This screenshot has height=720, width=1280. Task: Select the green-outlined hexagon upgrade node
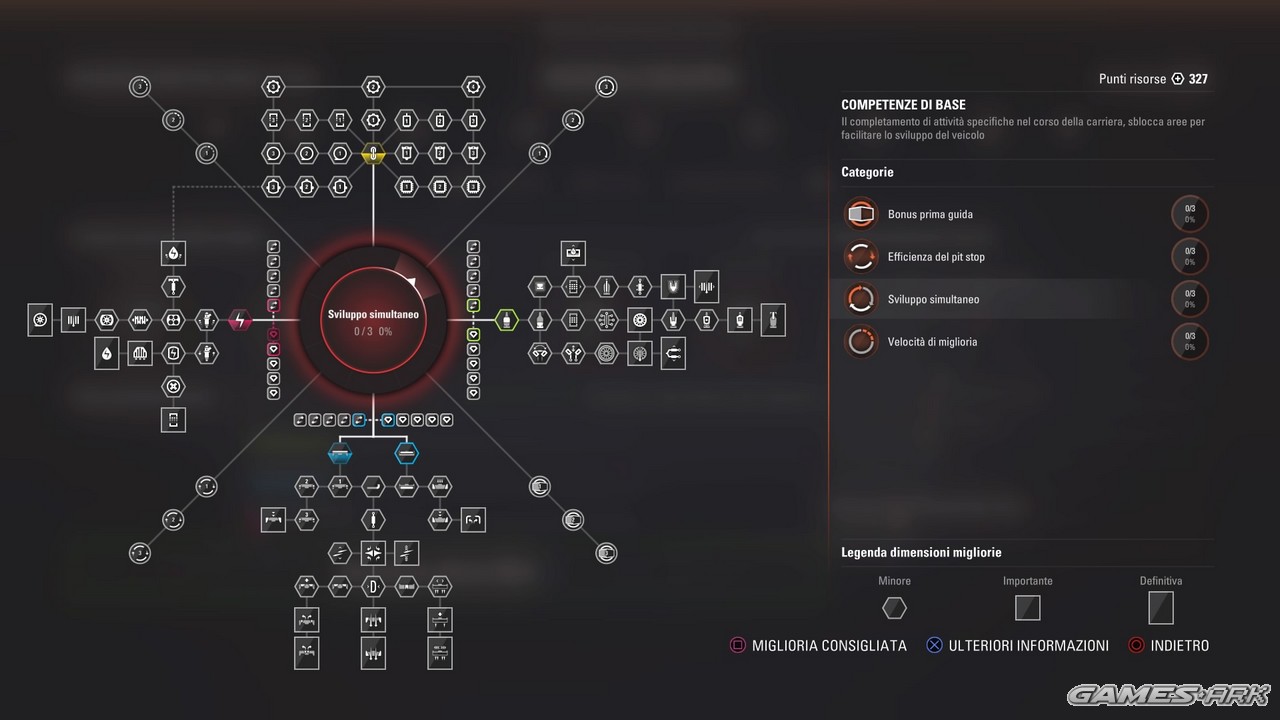(x=507, y=320)
